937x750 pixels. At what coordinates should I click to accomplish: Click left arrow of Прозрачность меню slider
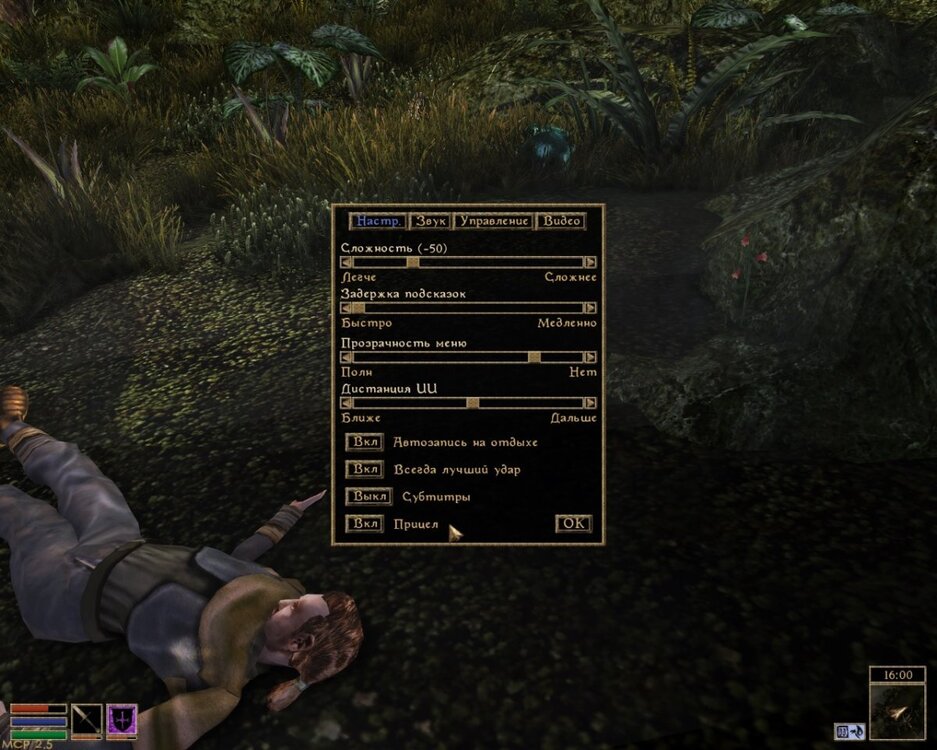pos(347,357)
